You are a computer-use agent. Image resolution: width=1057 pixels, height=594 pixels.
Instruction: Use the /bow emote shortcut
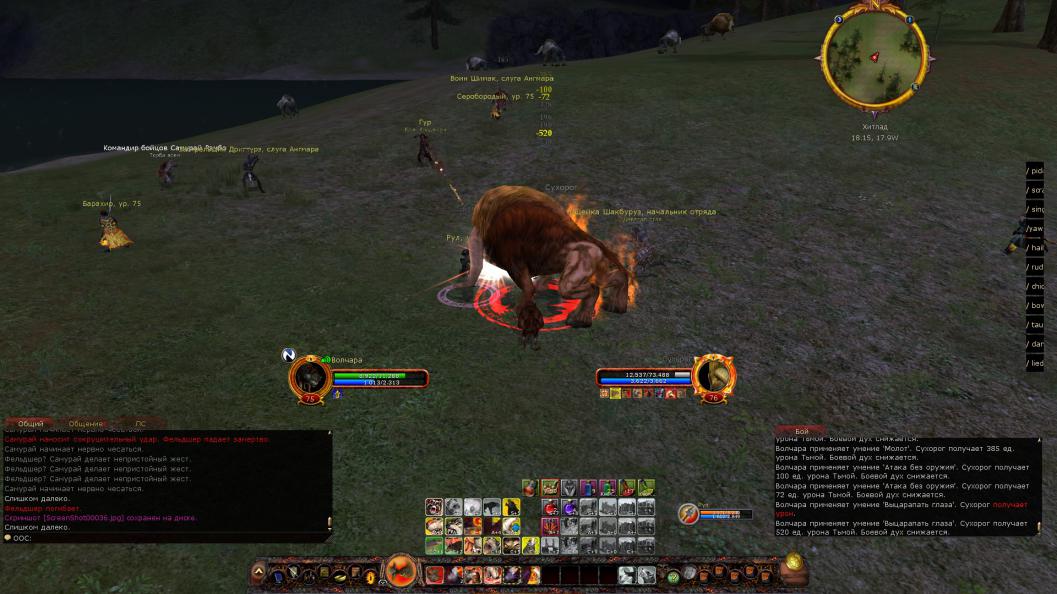click(x=1035, y=305)
